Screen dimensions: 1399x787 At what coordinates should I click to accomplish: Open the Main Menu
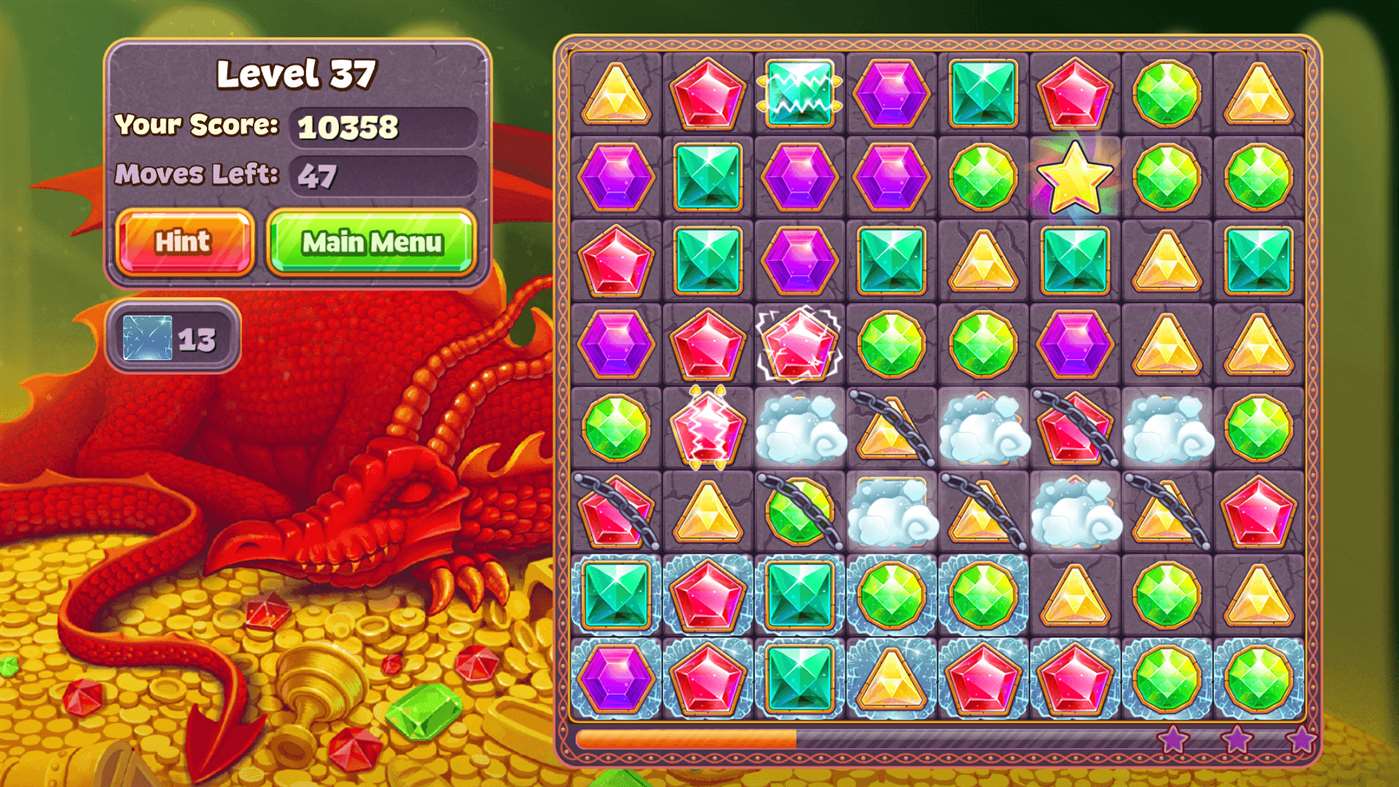[x=371, y=242]
